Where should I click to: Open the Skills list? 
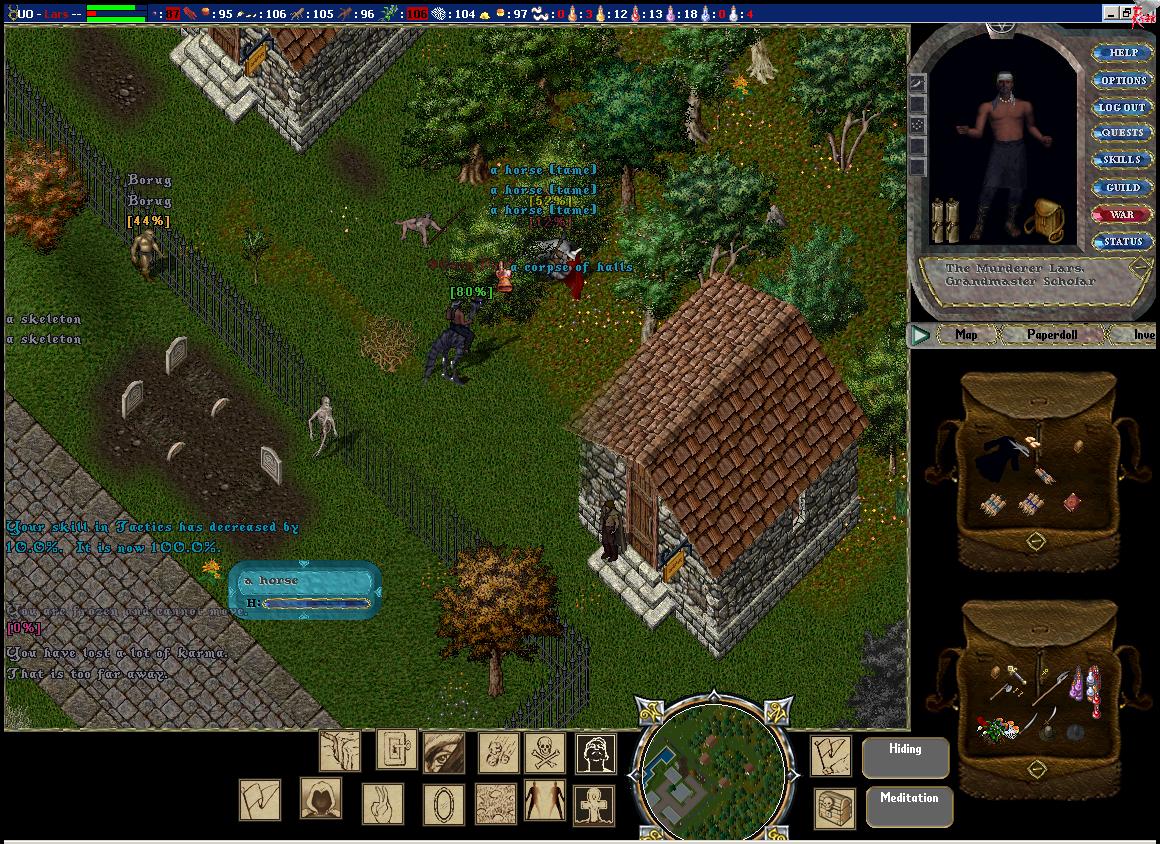click(1122, 160)
